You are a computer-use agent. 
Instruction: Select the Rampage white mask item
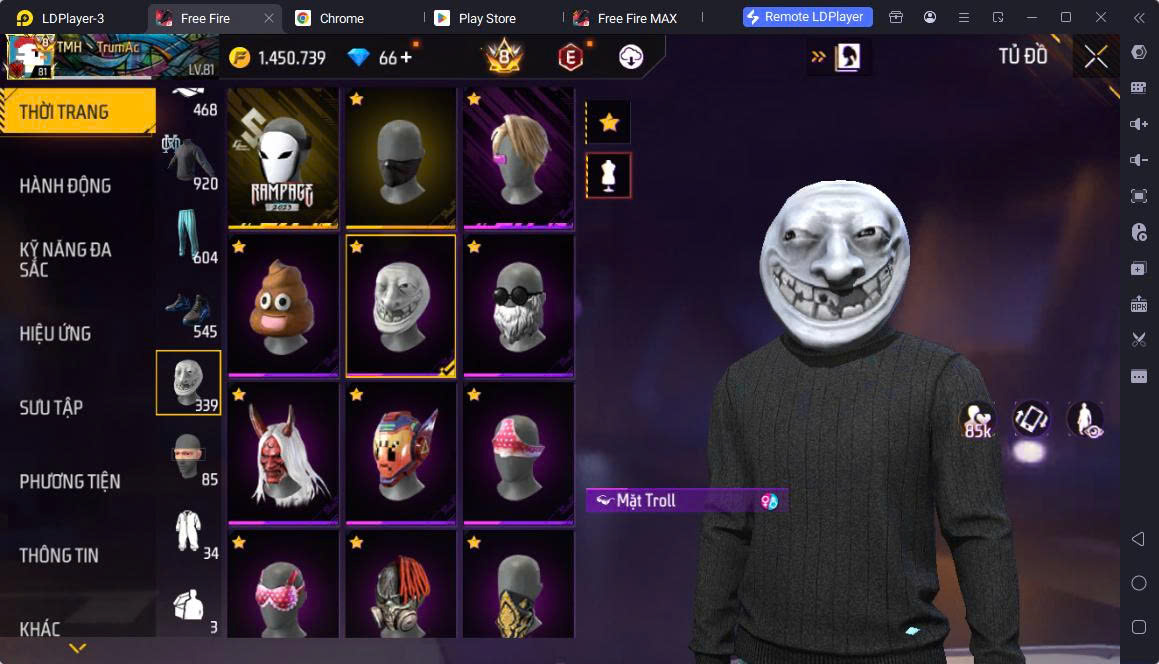click(x=283, y=157)
